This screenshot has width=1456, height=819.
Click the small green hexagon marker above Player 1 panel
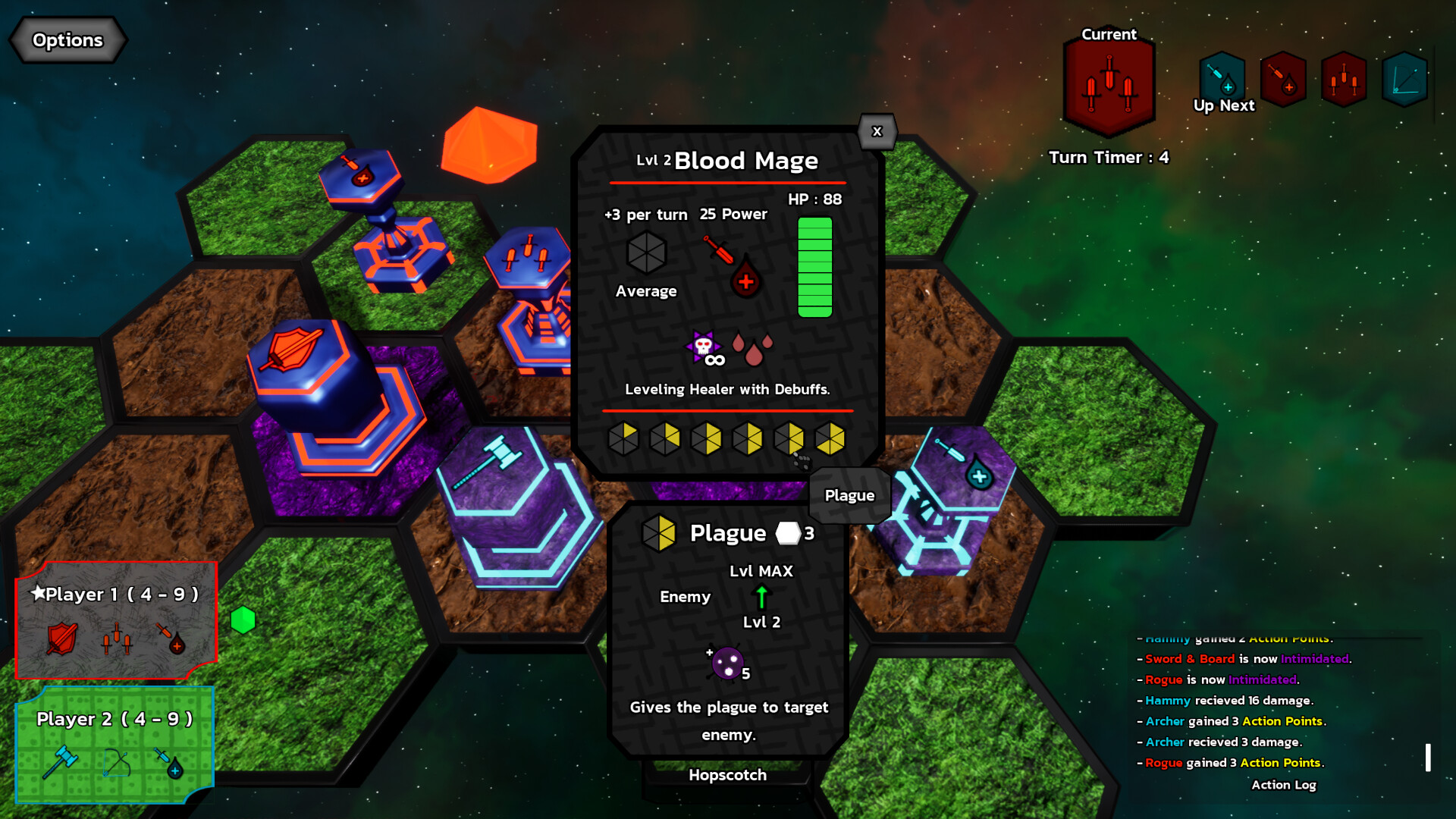tap(242, 620)
